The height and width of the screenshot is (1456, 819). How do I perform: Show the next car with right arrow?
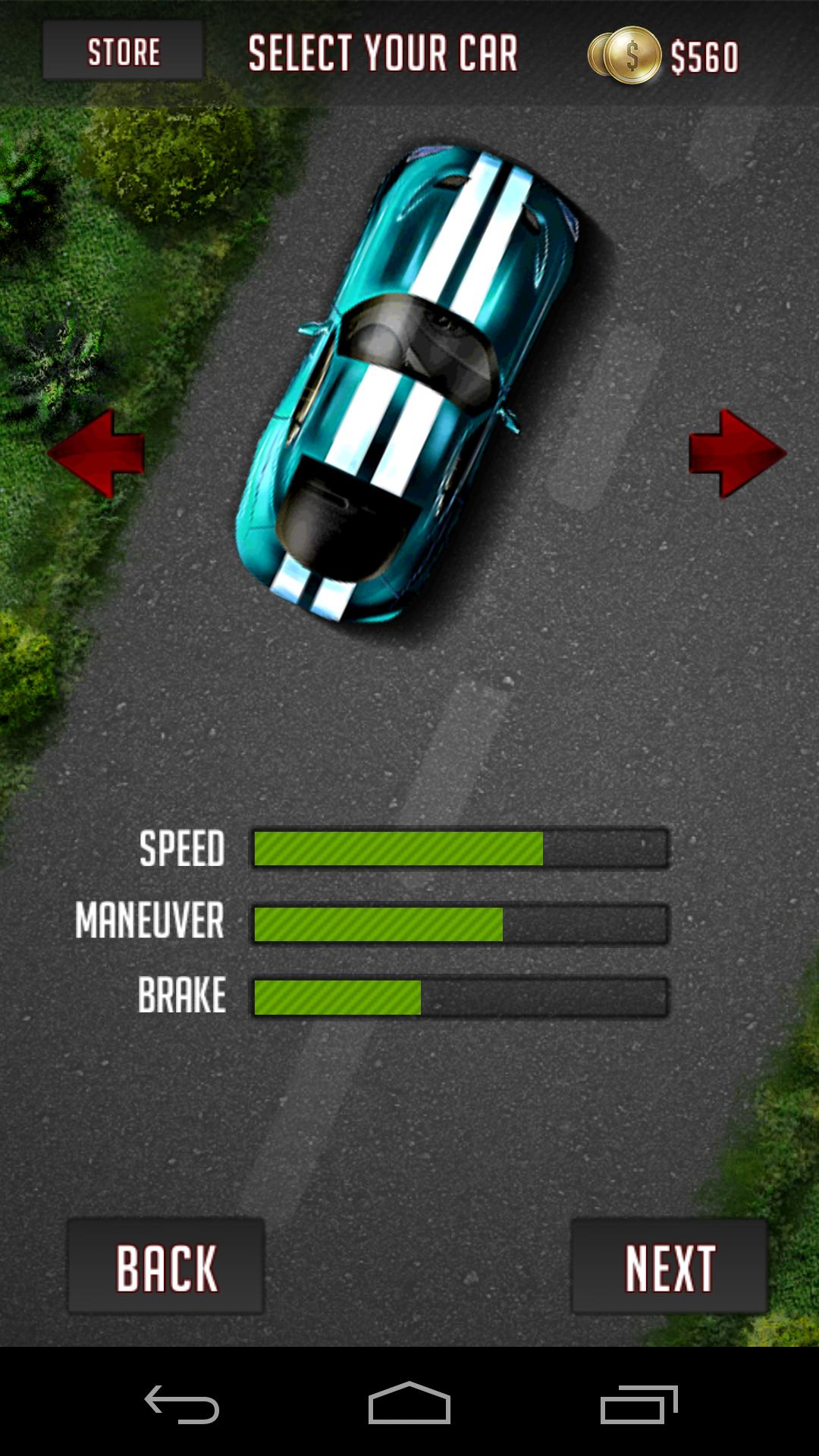coord(736,453)
